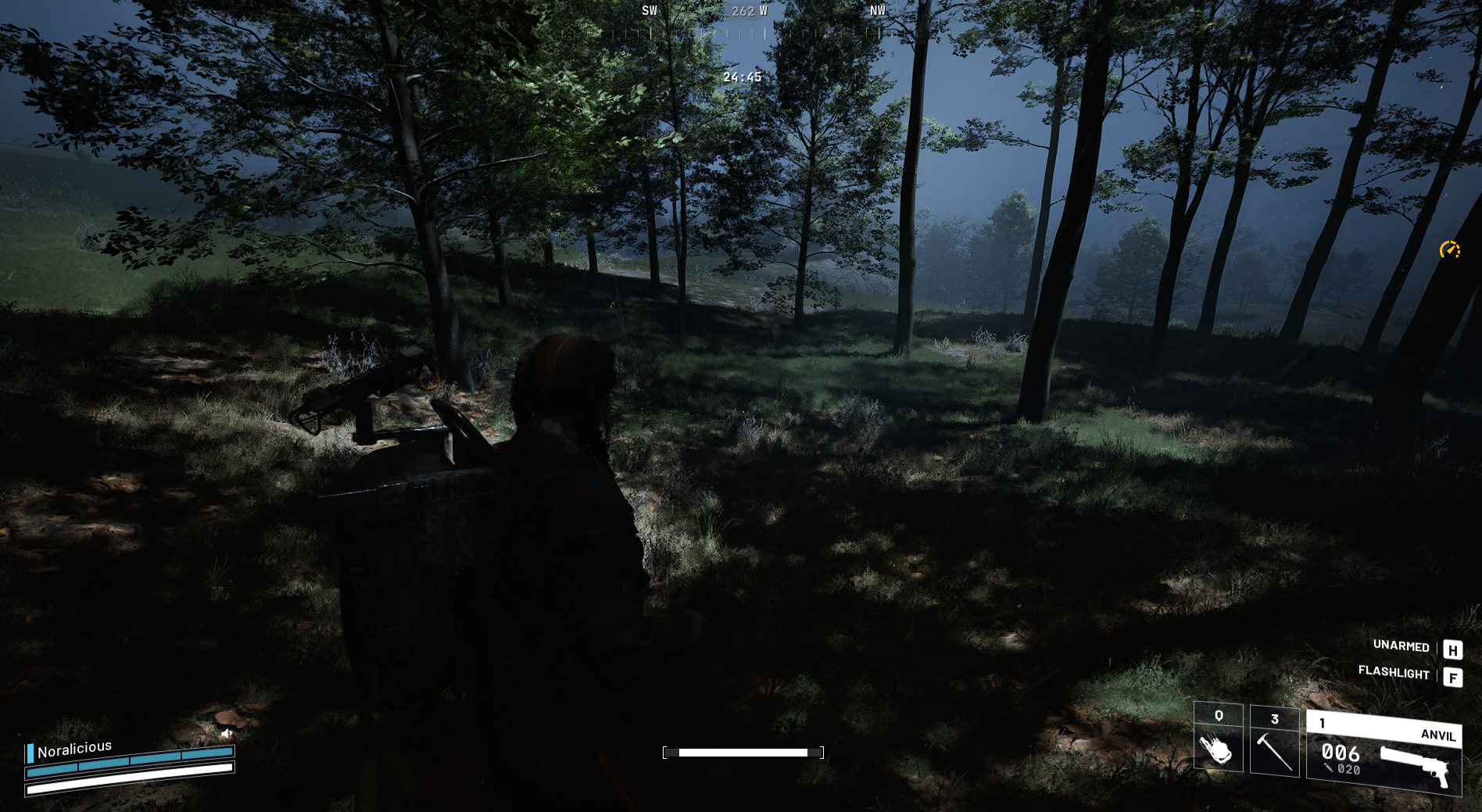Click the NW marker on the compass bar
Screen dimensions: 1482x812
point(877,12)
